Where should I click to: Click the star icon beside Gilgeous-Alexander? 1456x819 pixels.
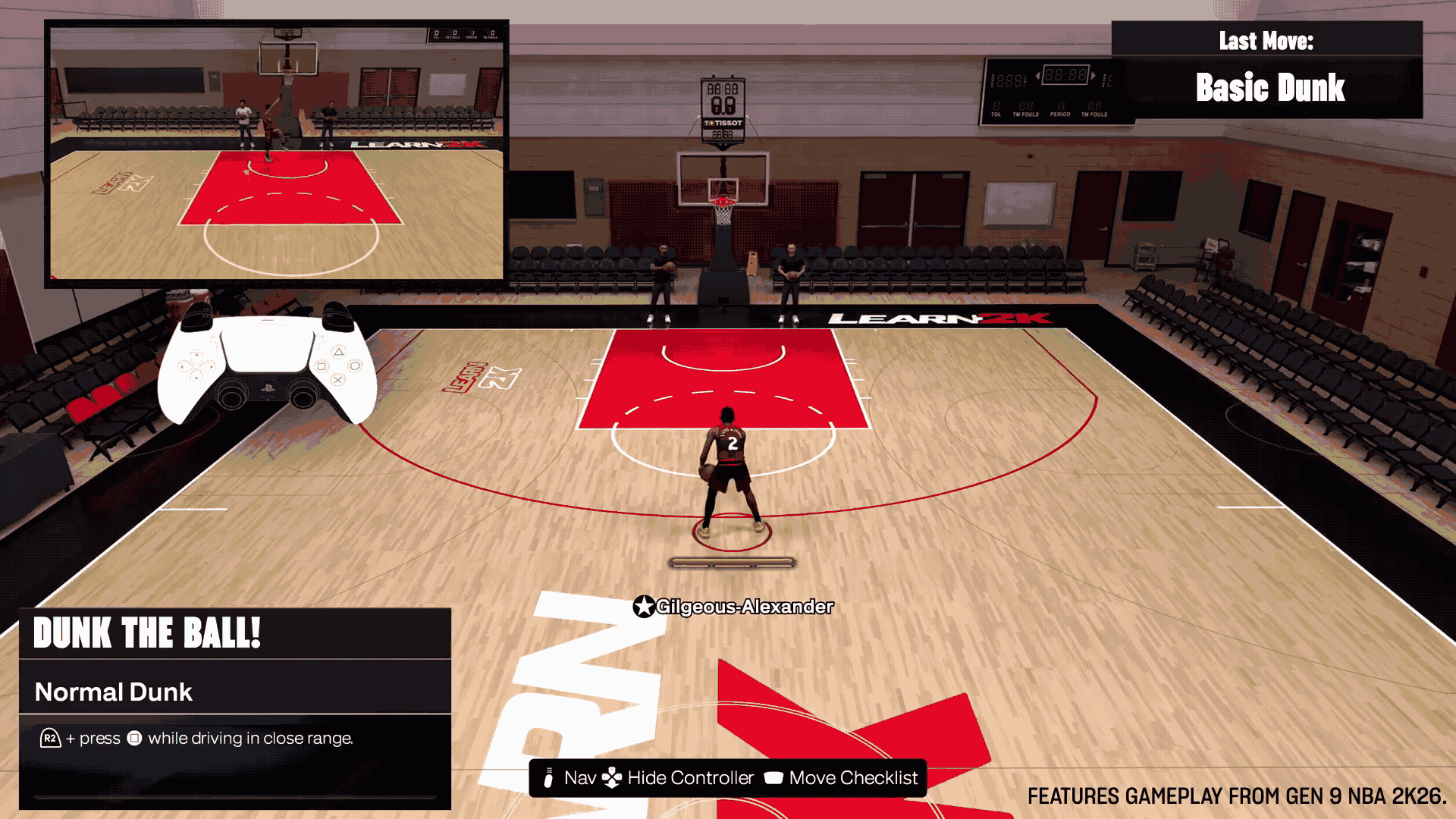click(643, 607)
